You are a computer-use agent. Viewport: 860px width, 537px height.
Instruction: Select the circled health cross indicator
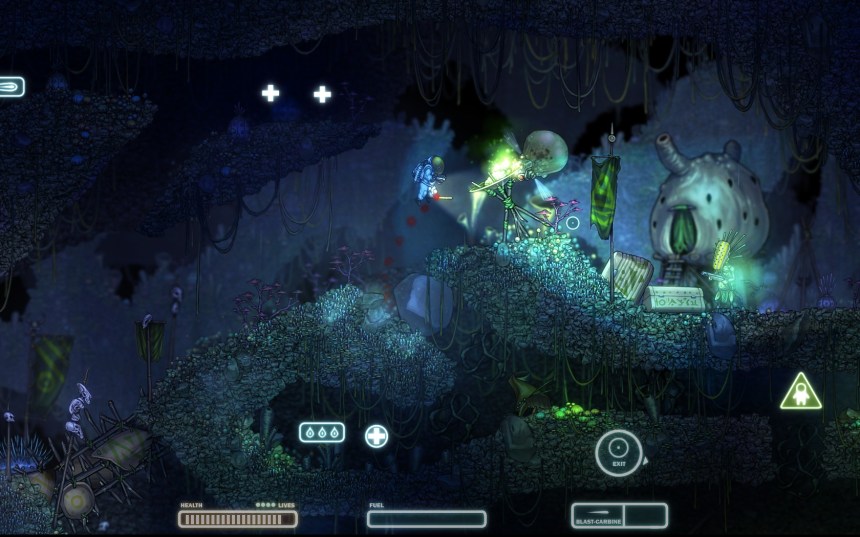coord(376,435)
